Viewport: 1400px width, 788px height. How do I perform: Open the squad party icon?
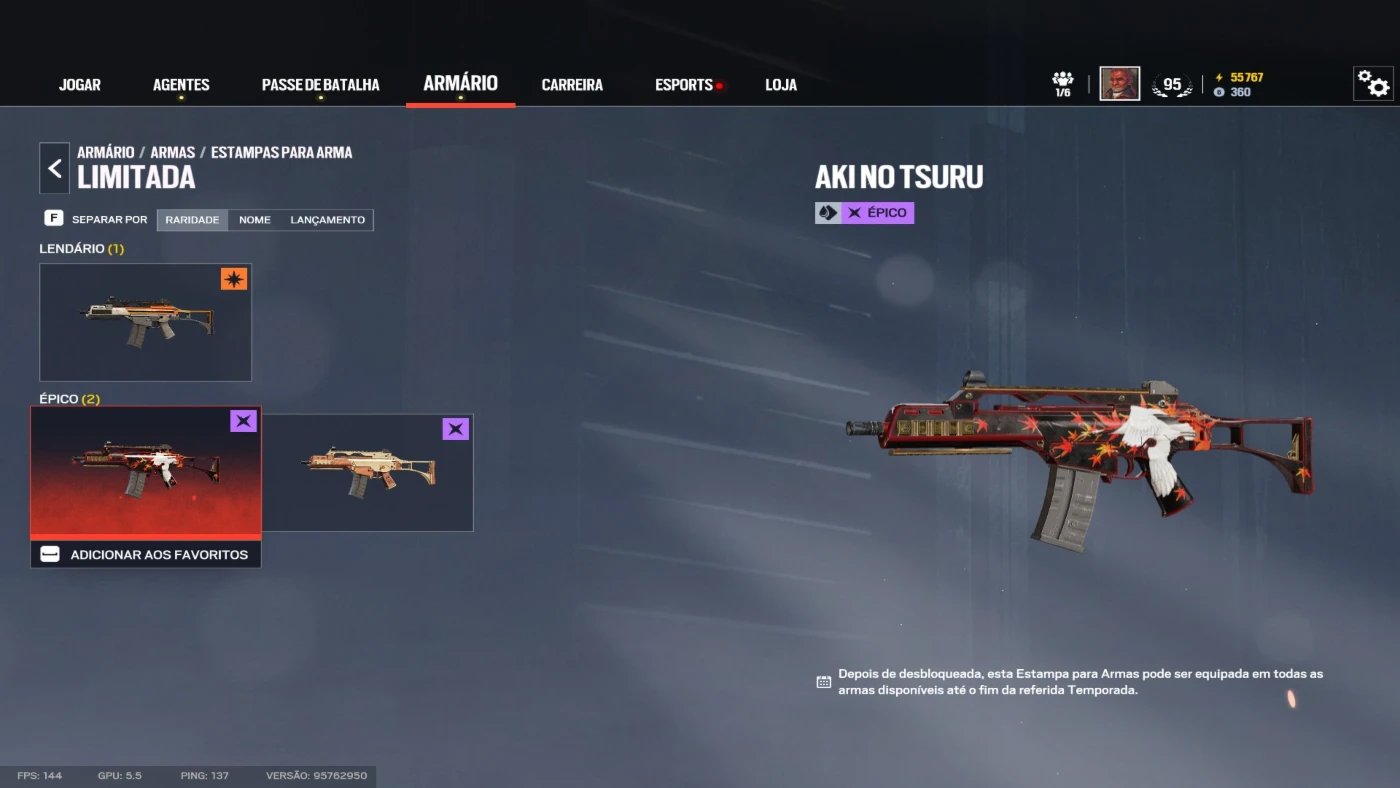(x=1062, y=84)
